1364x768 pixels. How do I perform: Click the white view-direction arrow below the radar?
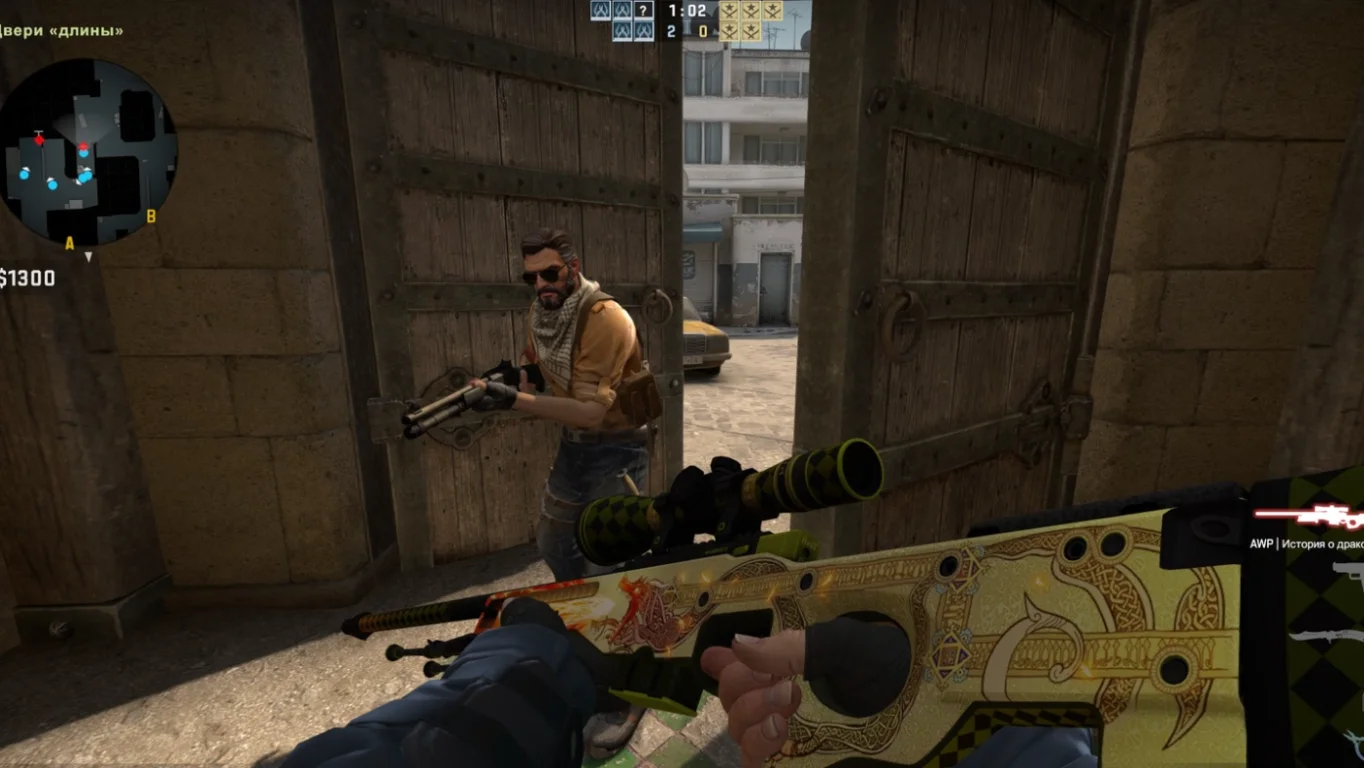pos(89,257)
